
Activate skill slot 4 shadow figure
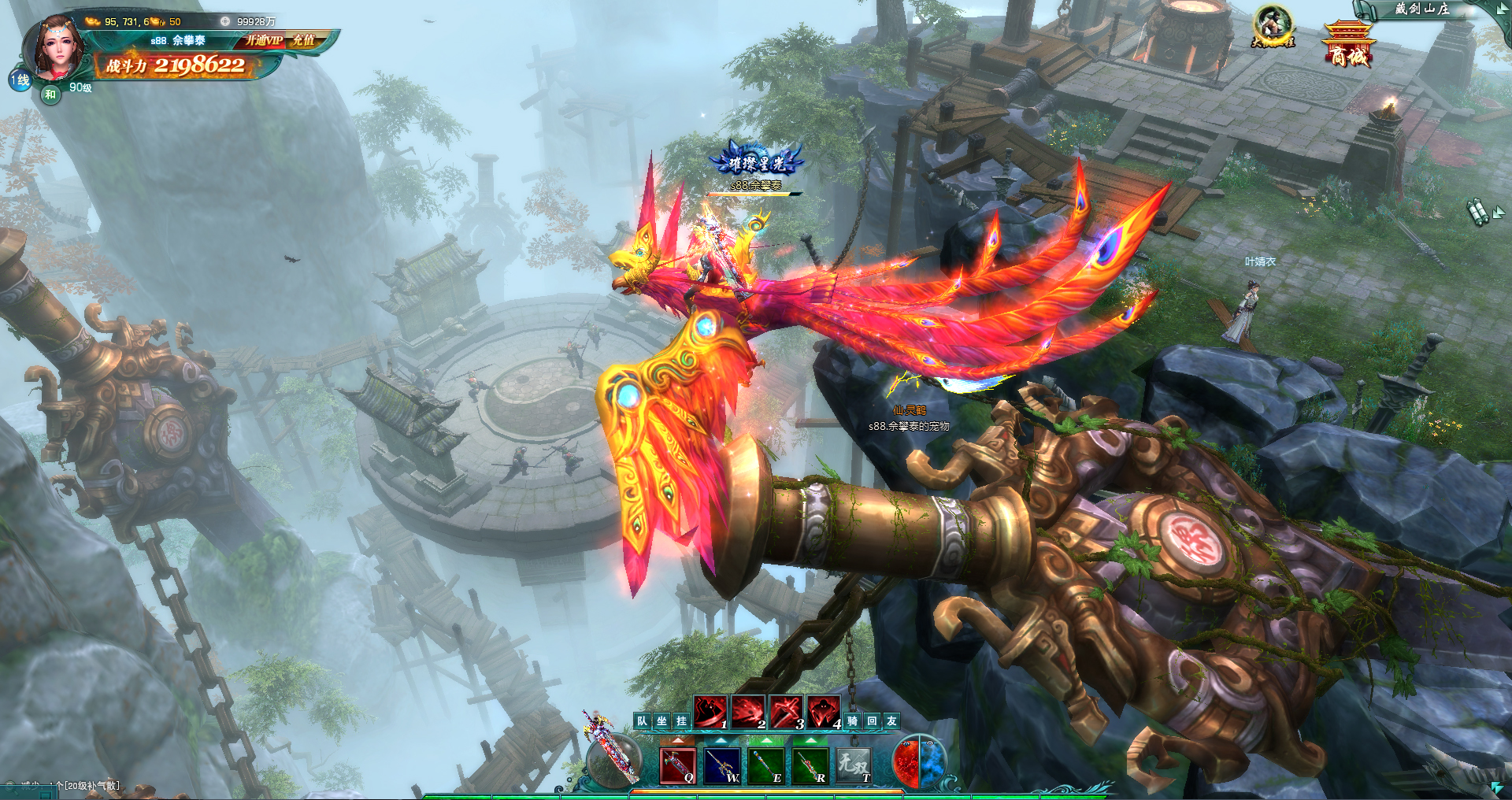824,713
